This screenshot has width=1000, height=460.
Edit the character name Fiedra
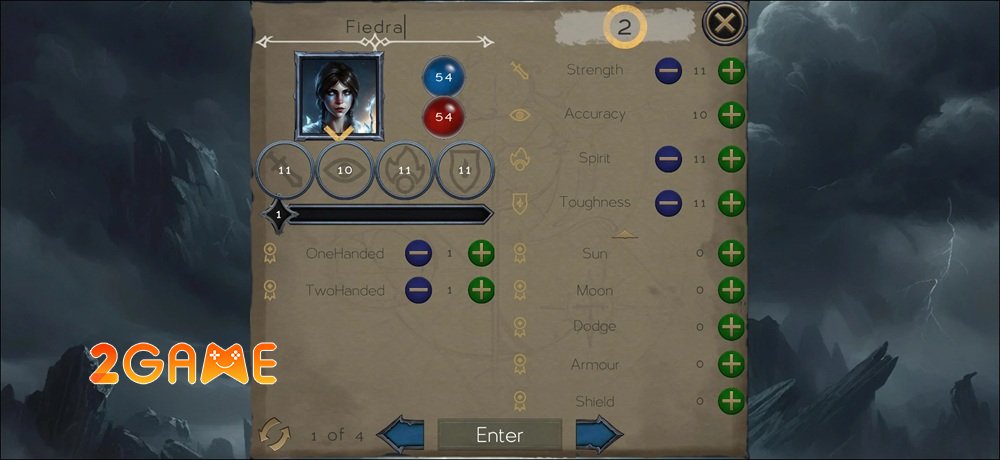pos(375,27)
